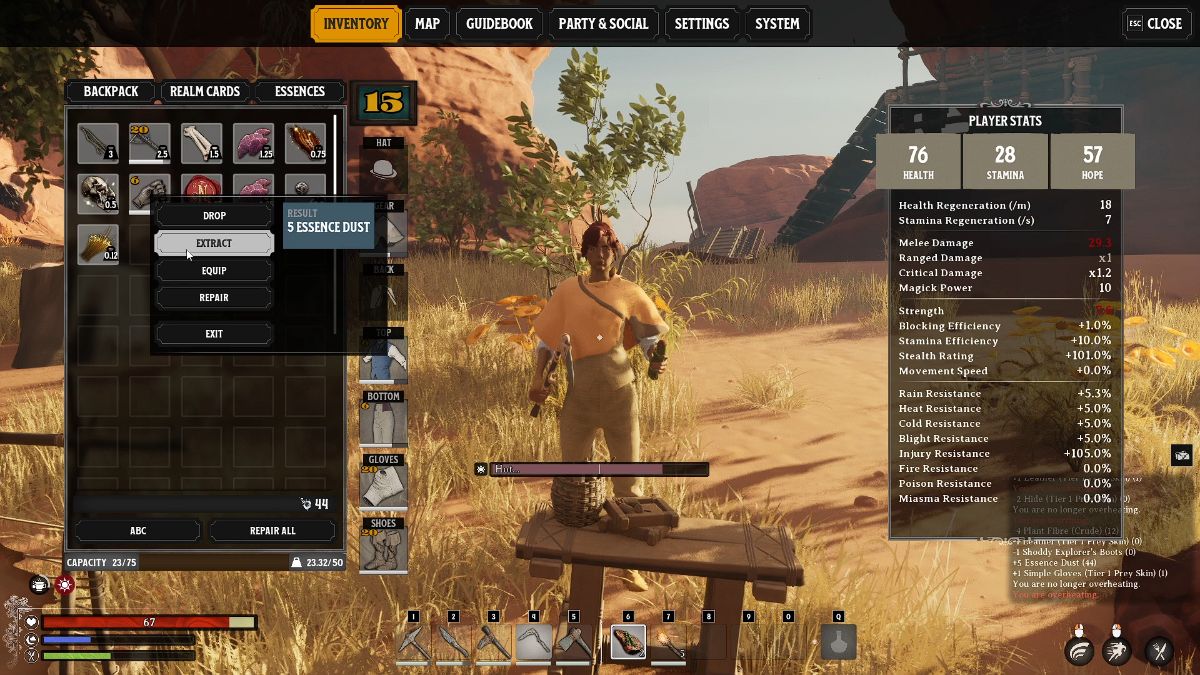Open the Map tab
This screenshot has height=675, width=1200.
[x=427, y=24]
